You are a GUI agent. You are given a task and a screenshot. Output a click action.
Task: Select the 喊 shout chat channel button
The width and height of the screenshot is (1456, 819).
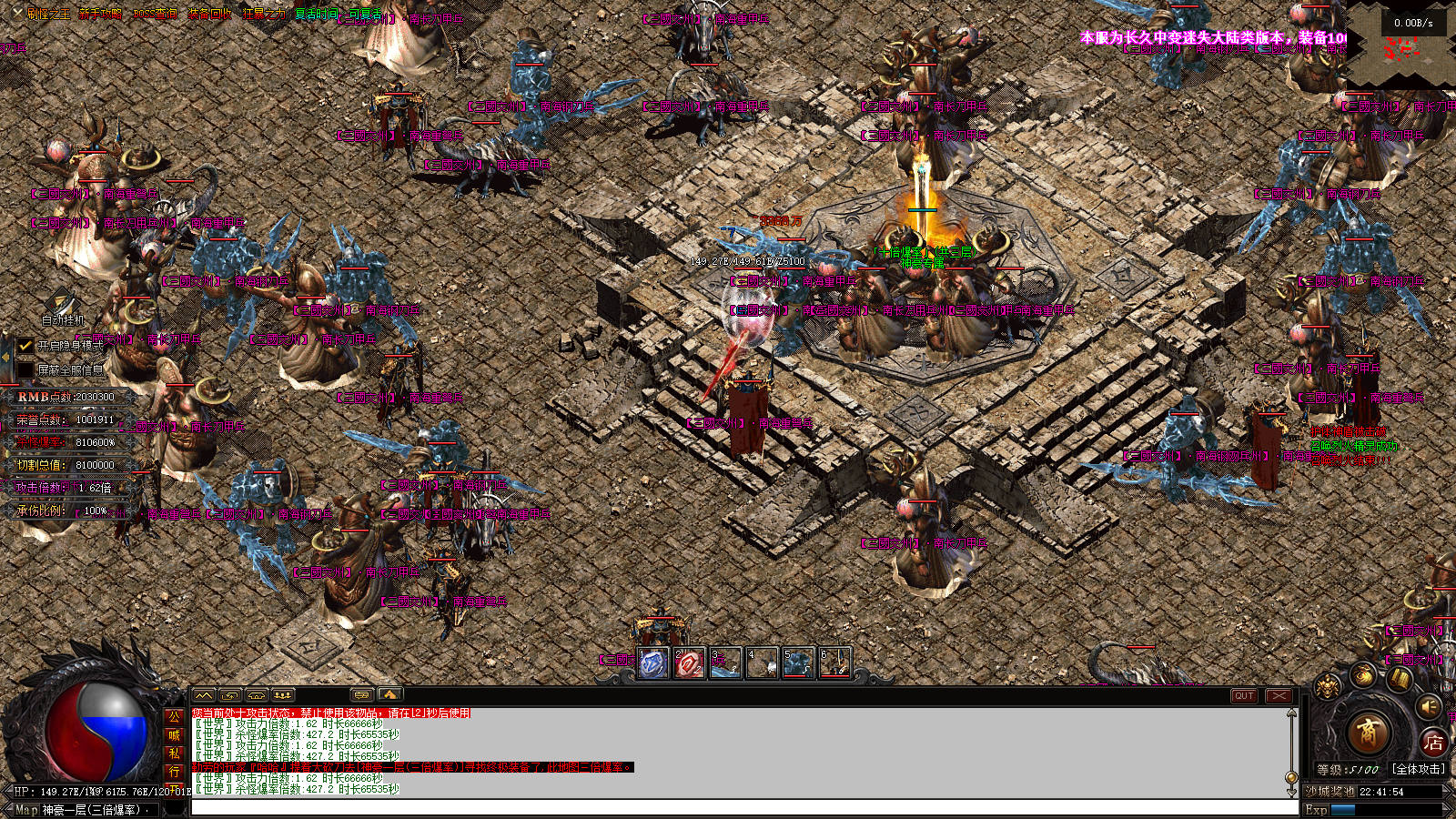[174, 735]
